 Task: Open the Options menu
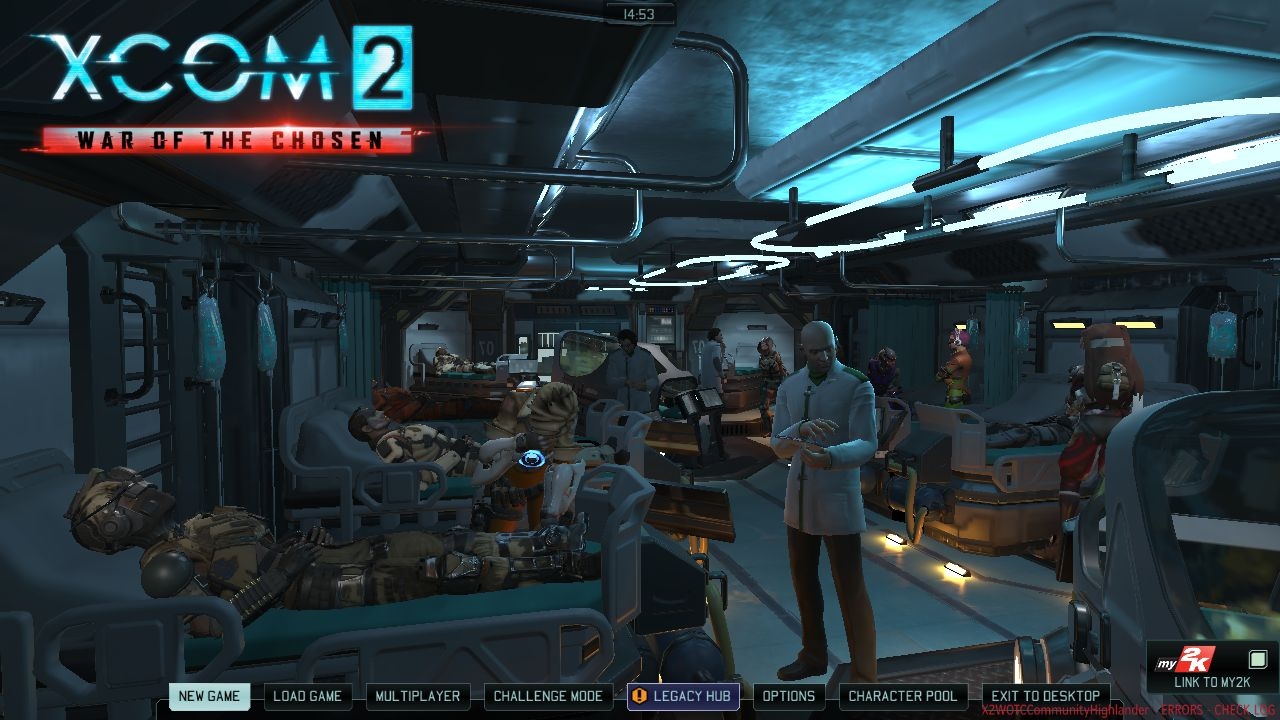pyautogui.click(x=789, y=696)
